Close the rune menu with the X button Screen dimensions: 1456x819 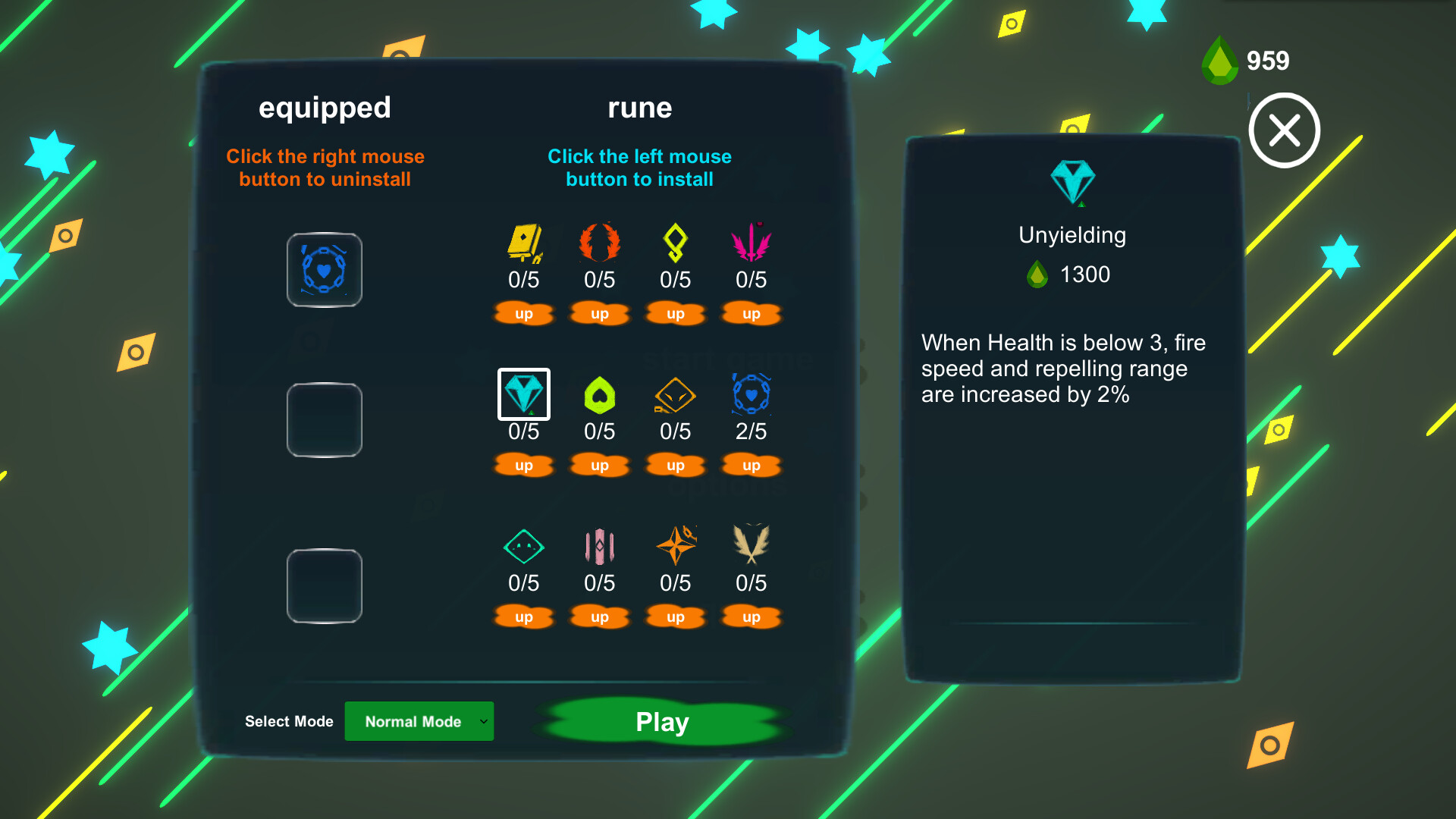1284,130
